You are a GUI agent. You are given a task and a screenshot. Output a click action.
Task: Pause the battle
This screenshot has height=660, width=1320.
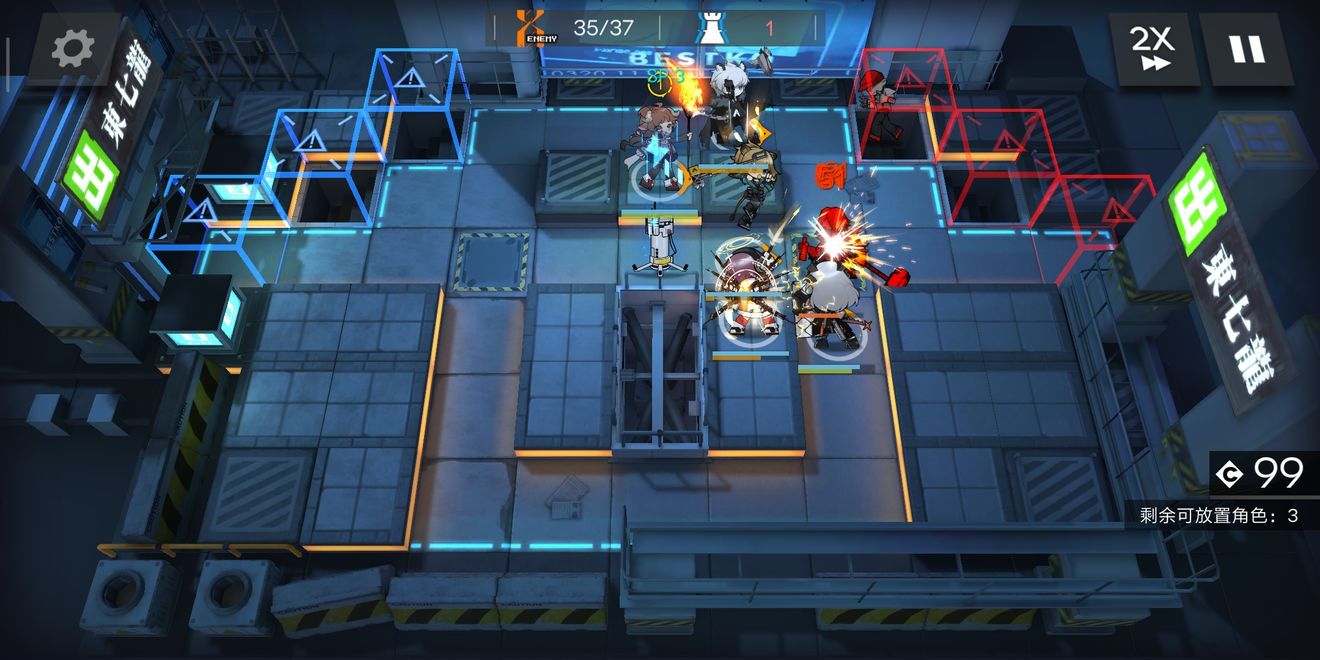coord(1246,48)
